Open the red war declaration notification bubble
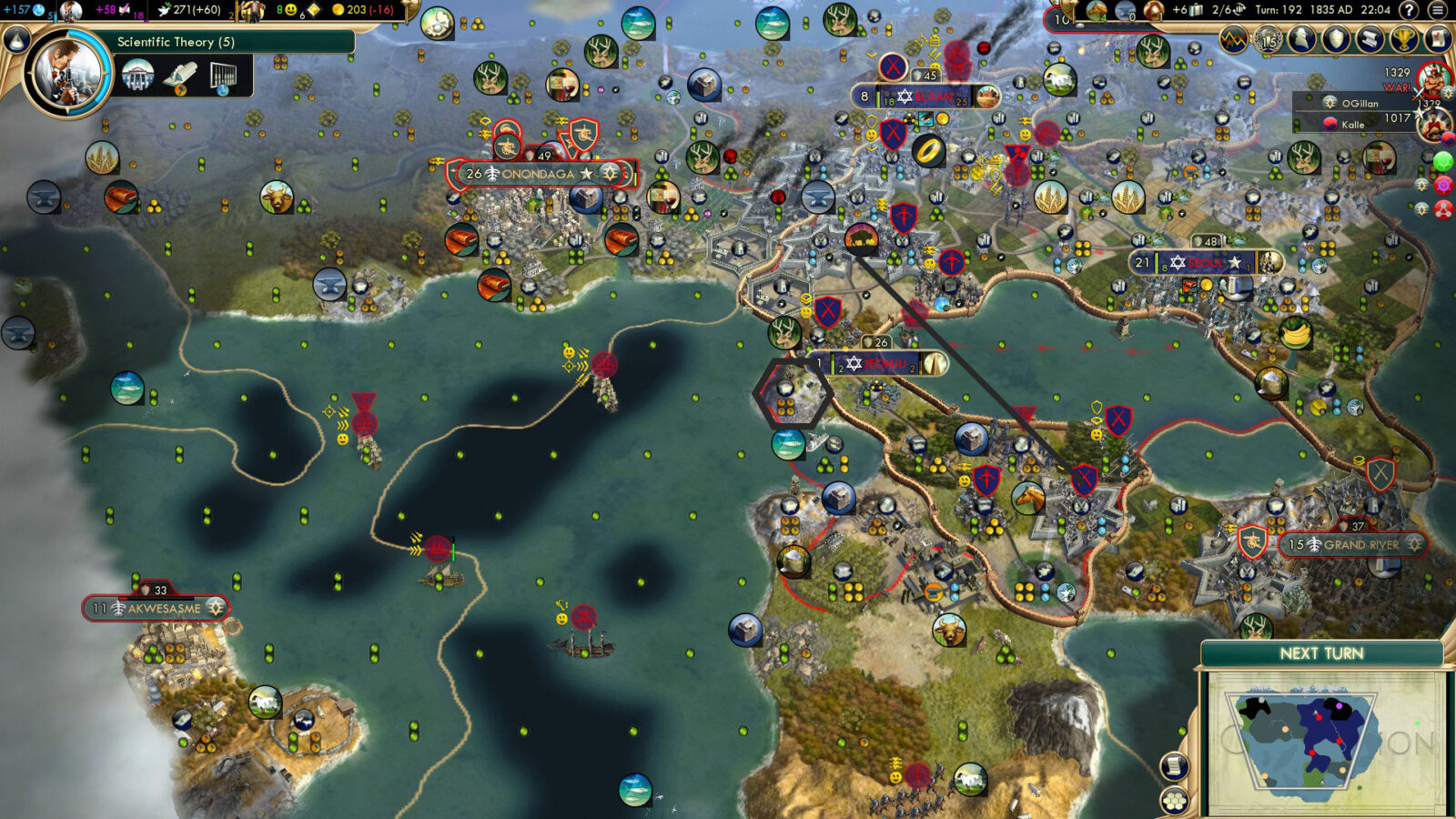The height and width of the screenshot is (819, 1456). pos(1442,209)
